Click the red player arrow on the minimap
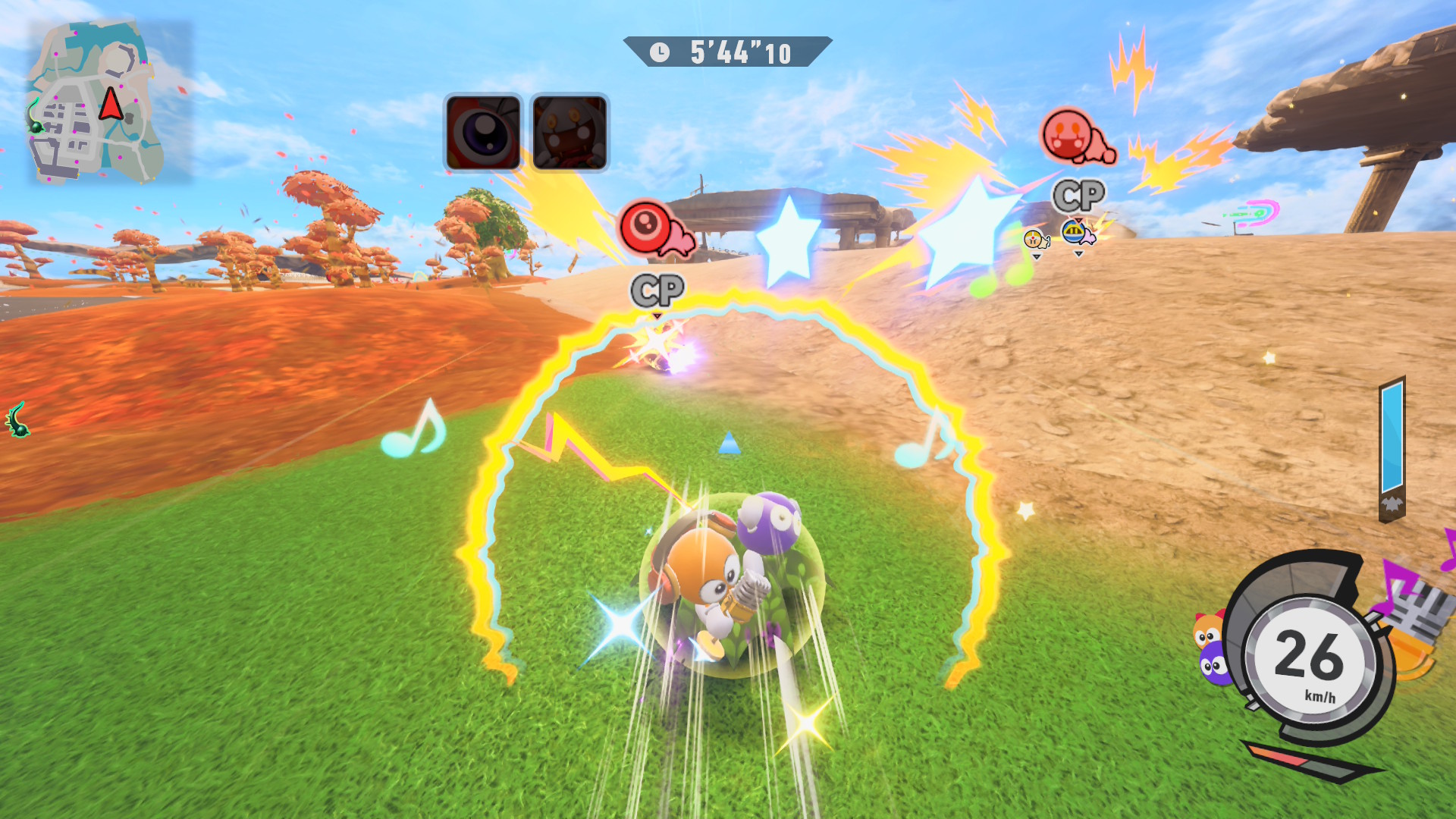Image resolution: width=1456 pixels, height=819 pixels. 111,105
